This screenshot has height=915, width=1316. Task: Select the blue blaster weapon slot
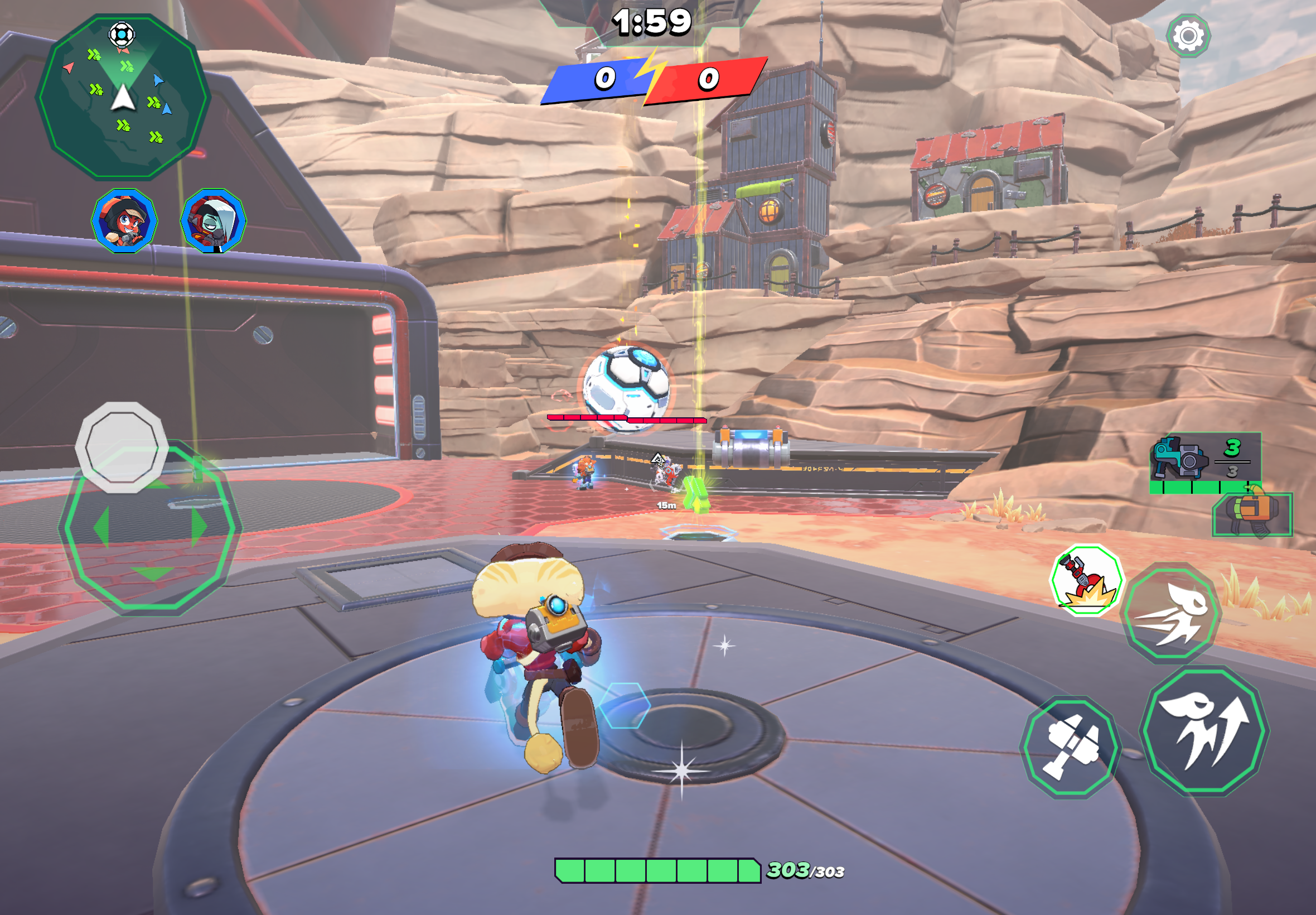tap(1204, 461)
